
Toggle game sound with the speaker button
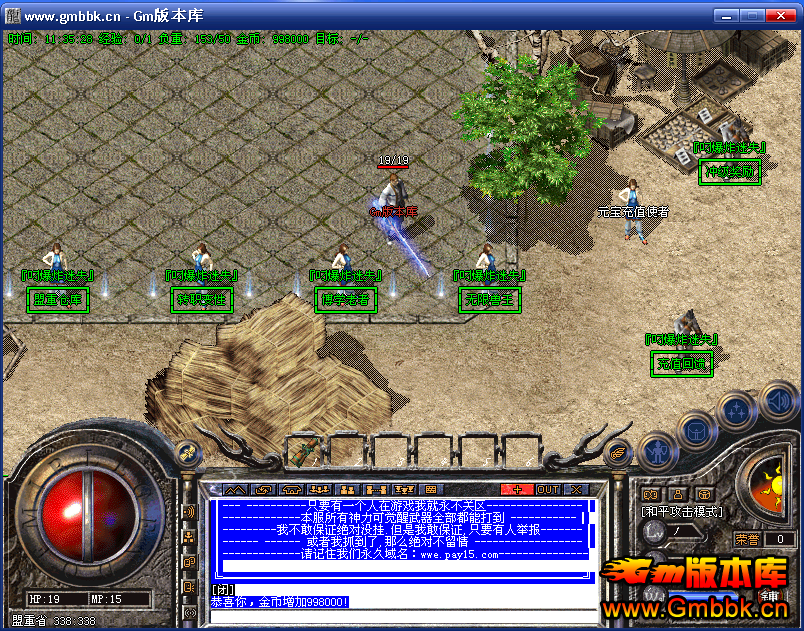(778, 402)
